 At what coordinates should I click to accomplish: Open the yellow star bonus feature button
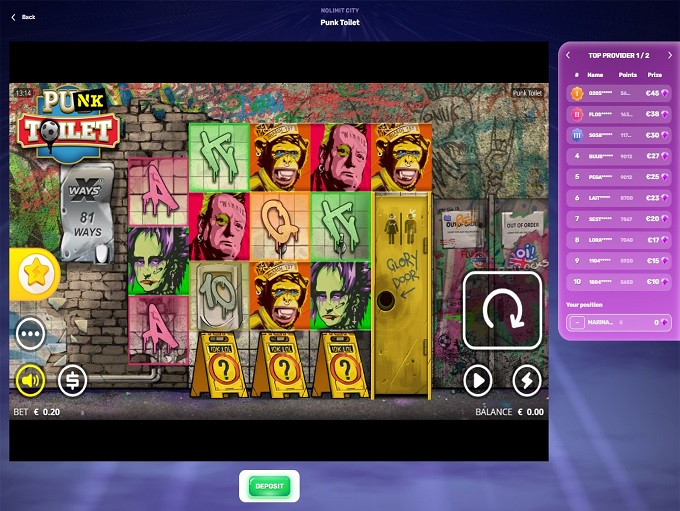coord(35,274)
